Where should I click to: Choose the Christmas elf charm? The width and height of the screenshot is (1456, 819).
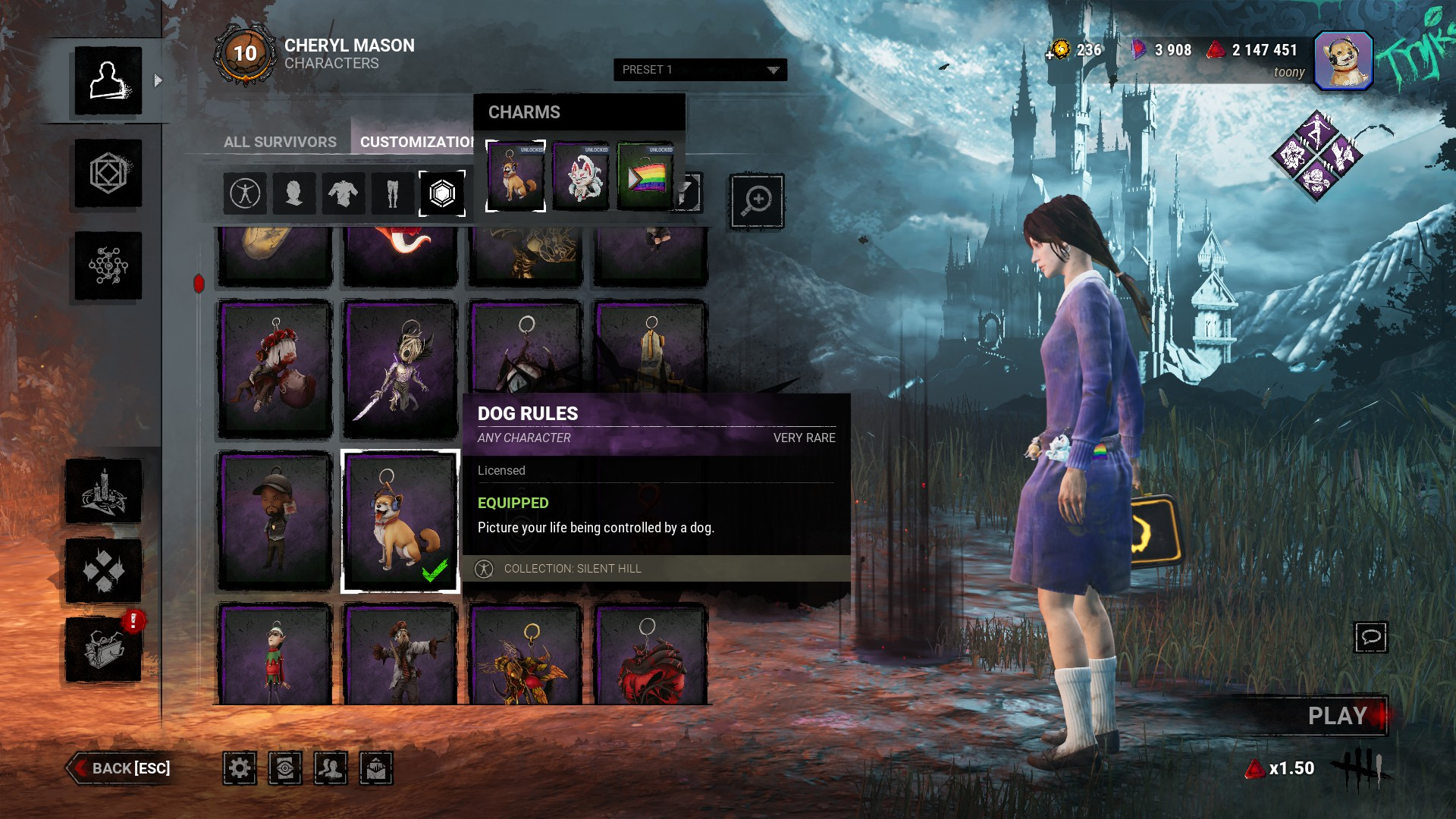[275, 654]
